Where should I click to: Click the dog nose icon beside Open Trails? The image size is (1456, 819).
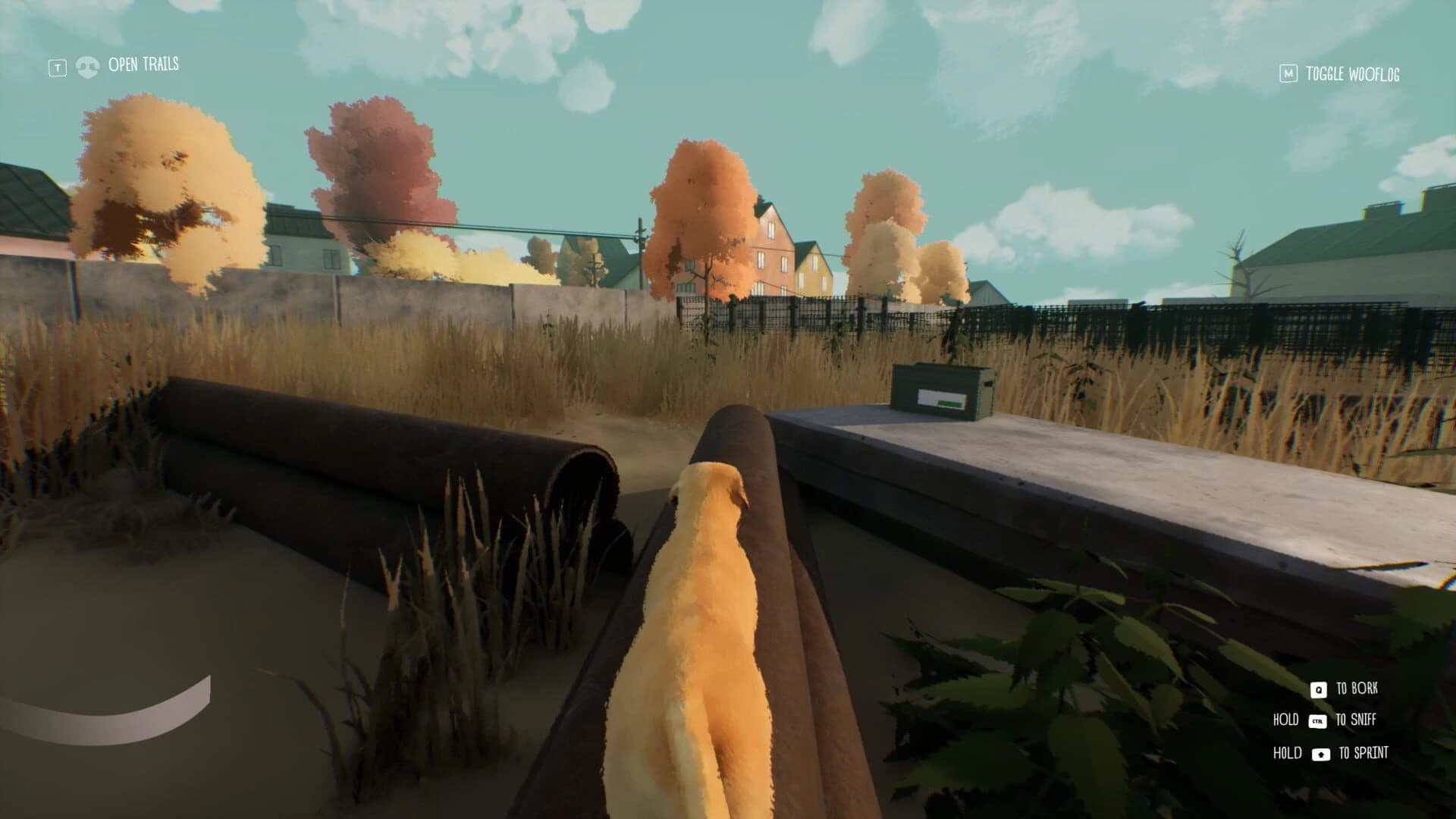(88, 65)
